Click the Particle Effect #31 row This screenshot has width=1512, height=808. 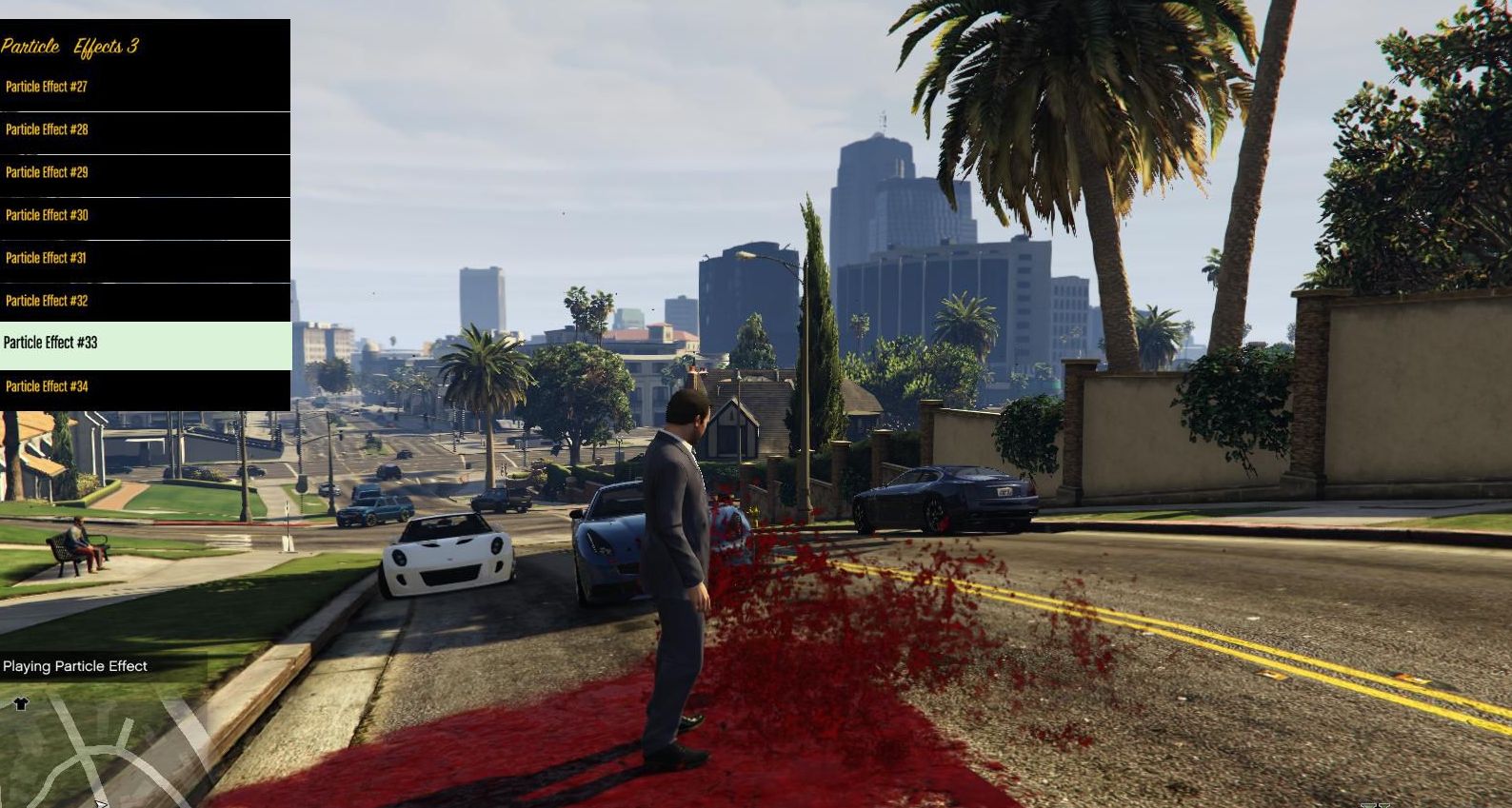[x=143, y=259]
